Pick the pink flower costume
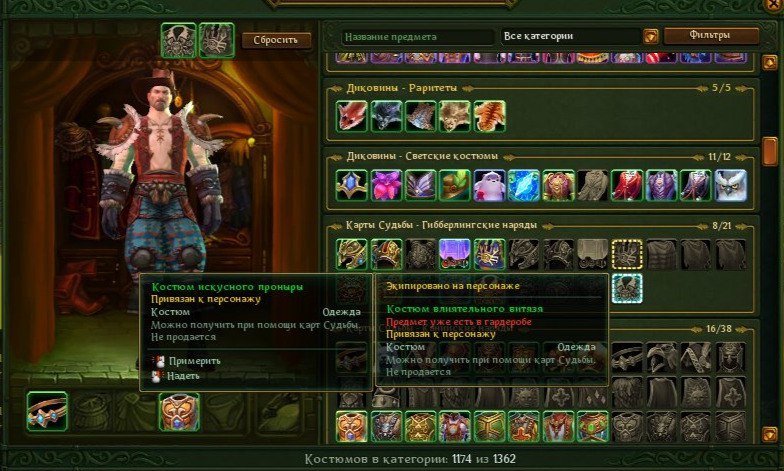This screenshot has width=784, height=471. tap(386, 185)
